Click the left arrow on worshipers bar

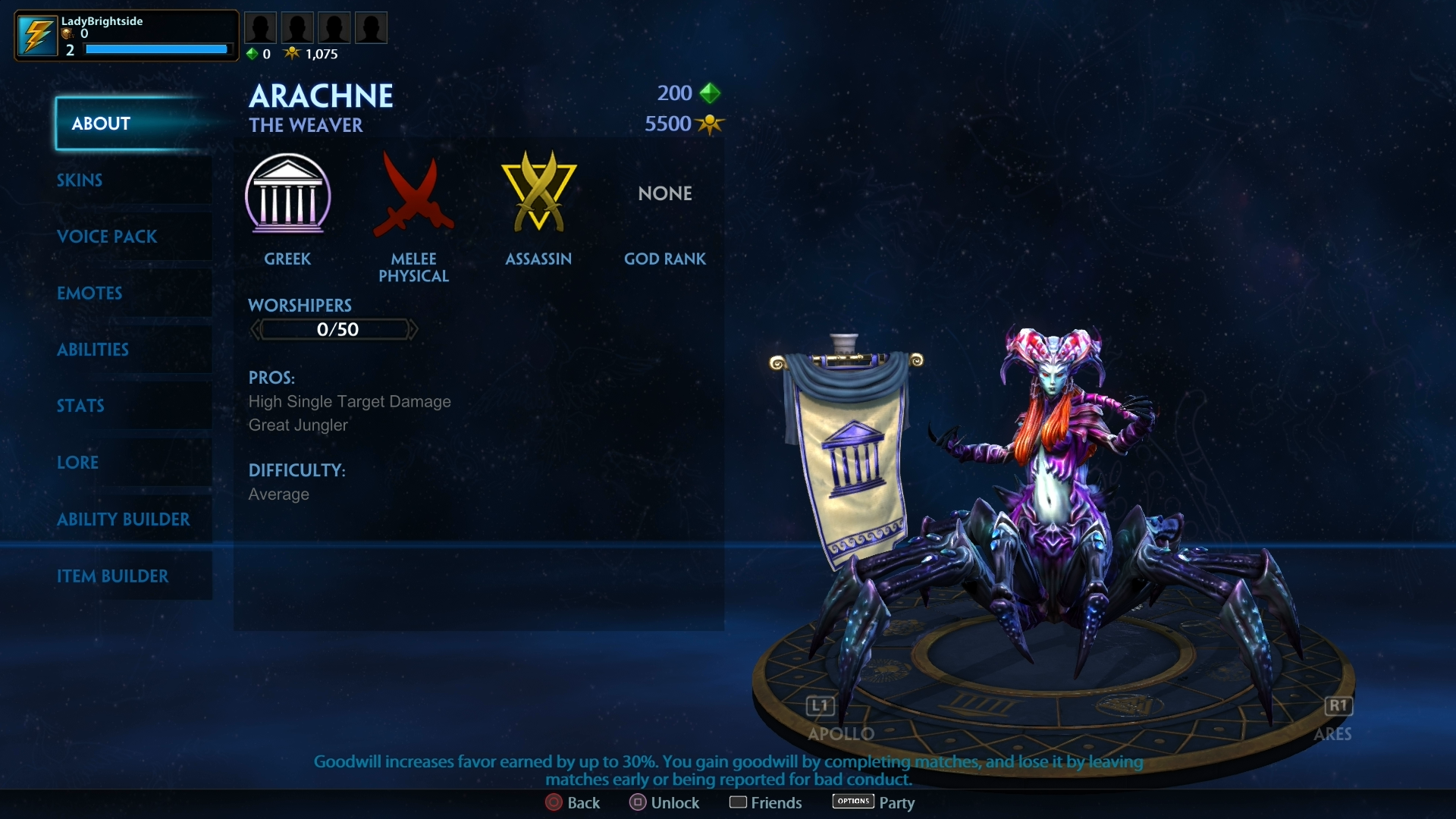[x=255, y=329]
